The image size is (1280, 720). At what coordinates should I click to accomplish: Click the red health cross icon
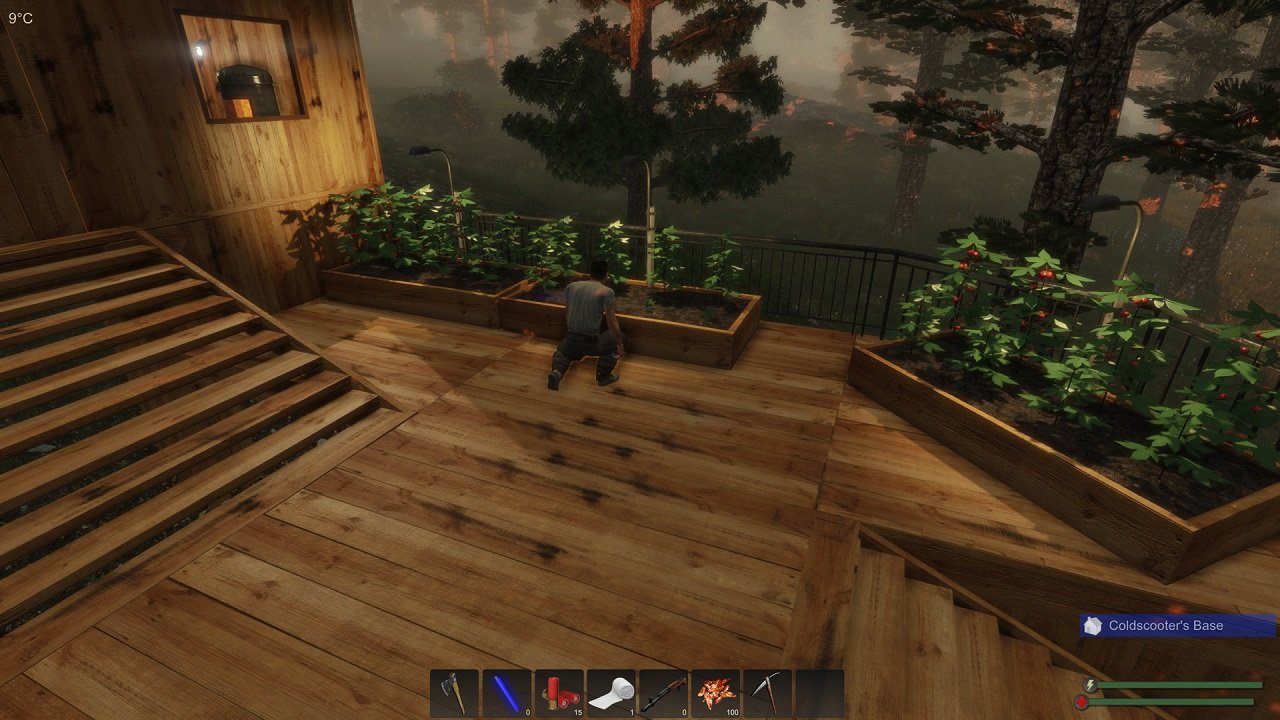click(1083, 701)
